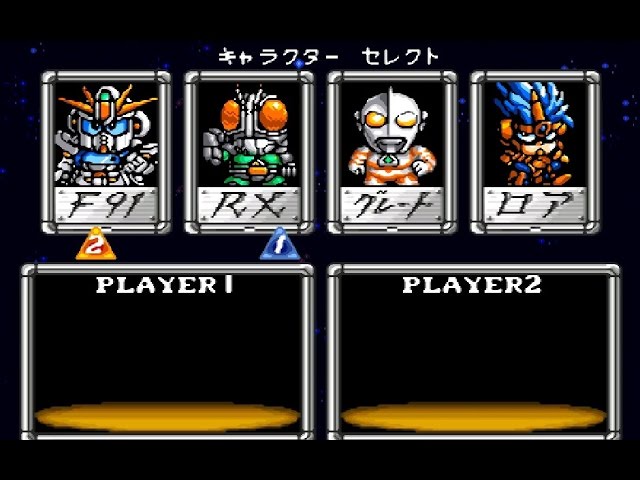640x480 pixels.
Task: Select the blue-haired Roa character card
Action: [534, 152]
